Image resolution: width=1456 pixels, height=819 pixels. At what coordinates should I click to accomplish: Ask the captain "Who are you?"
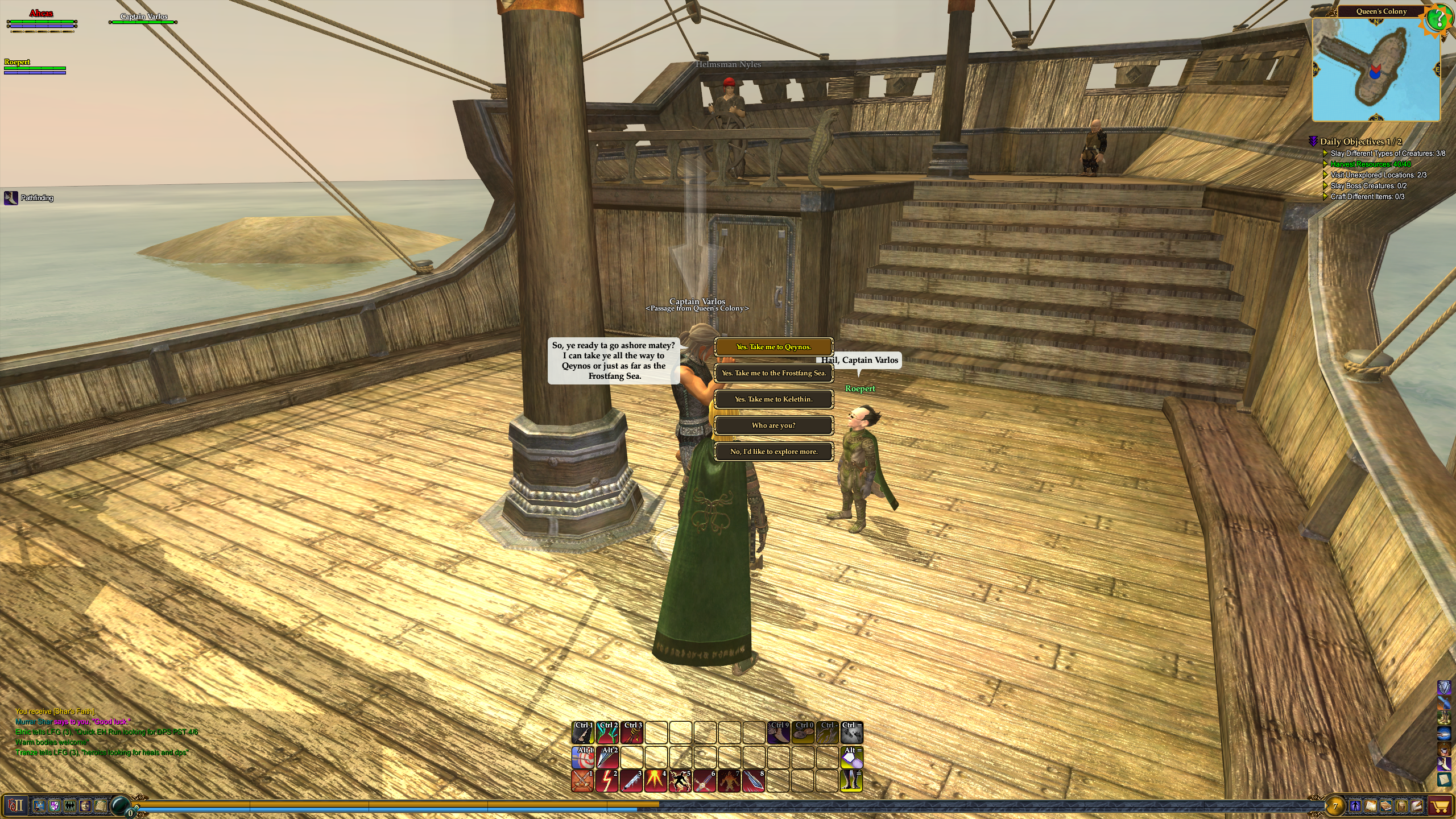pyautogui.click(x=773, y=425)
